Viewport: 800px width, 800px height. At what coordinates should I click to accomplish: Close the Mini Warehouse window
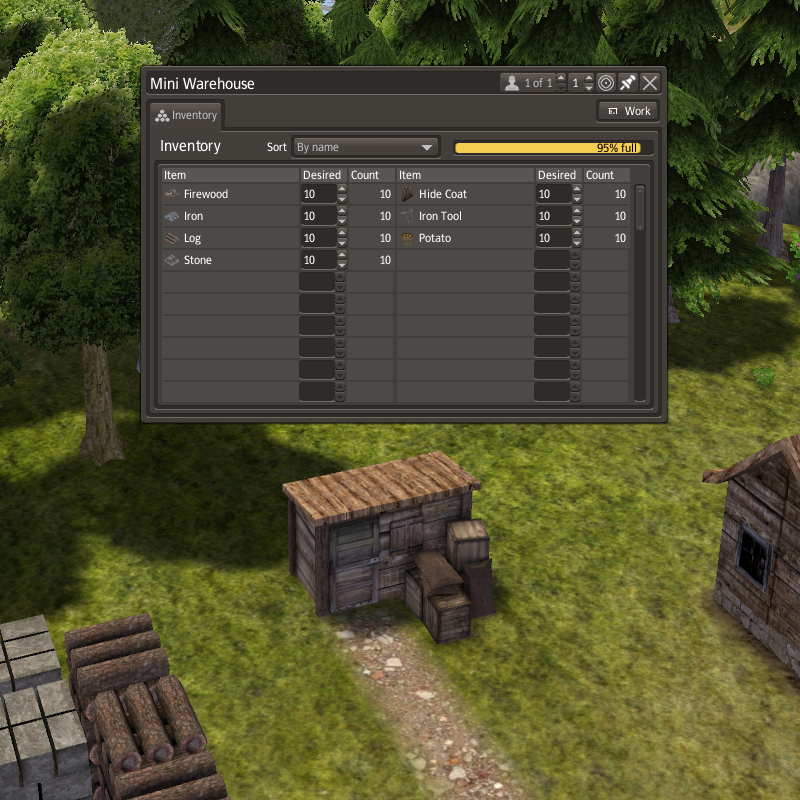650,83
